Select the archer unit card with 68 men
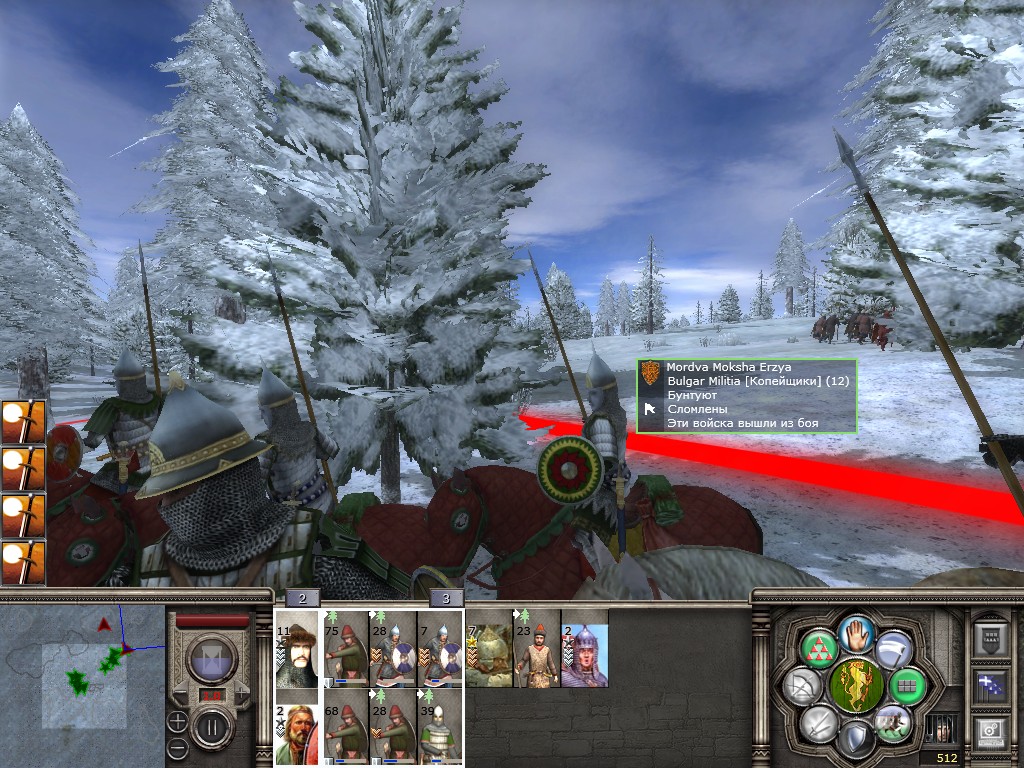Screen dimensions: 1024x768 click(x=345, y=728)
